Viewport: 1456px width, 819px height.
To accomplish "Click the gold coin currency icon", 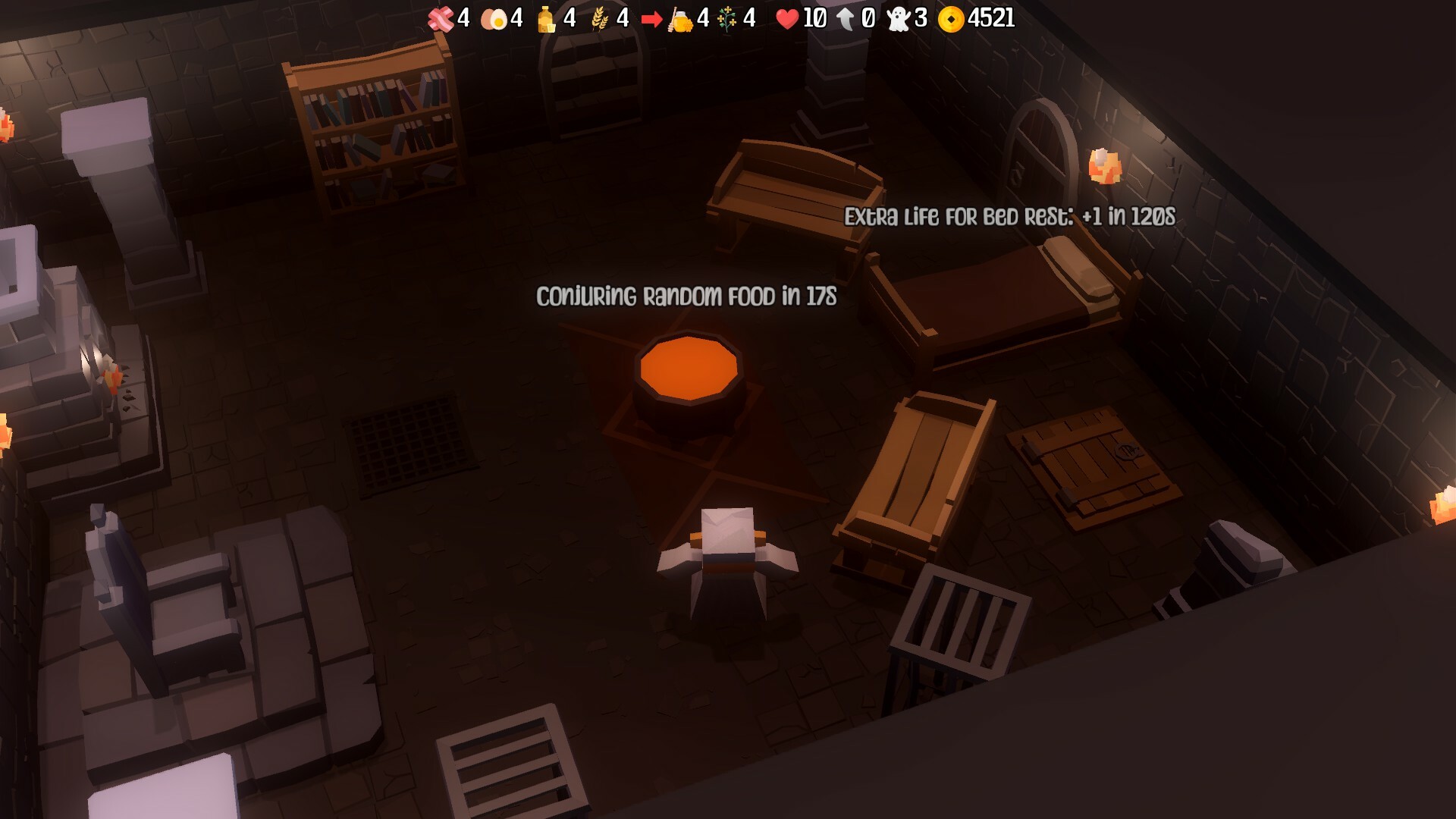I will [x=952, y=17].
